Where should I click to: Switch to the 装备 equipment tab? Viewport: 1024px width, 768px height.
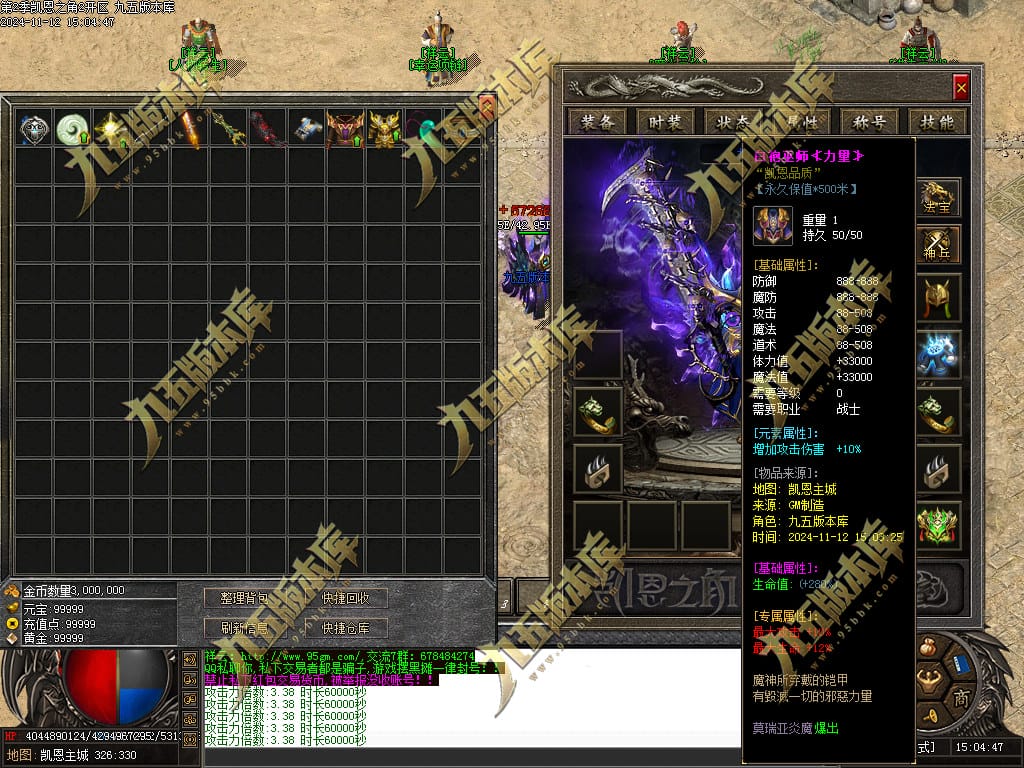[x=597, y=122]
